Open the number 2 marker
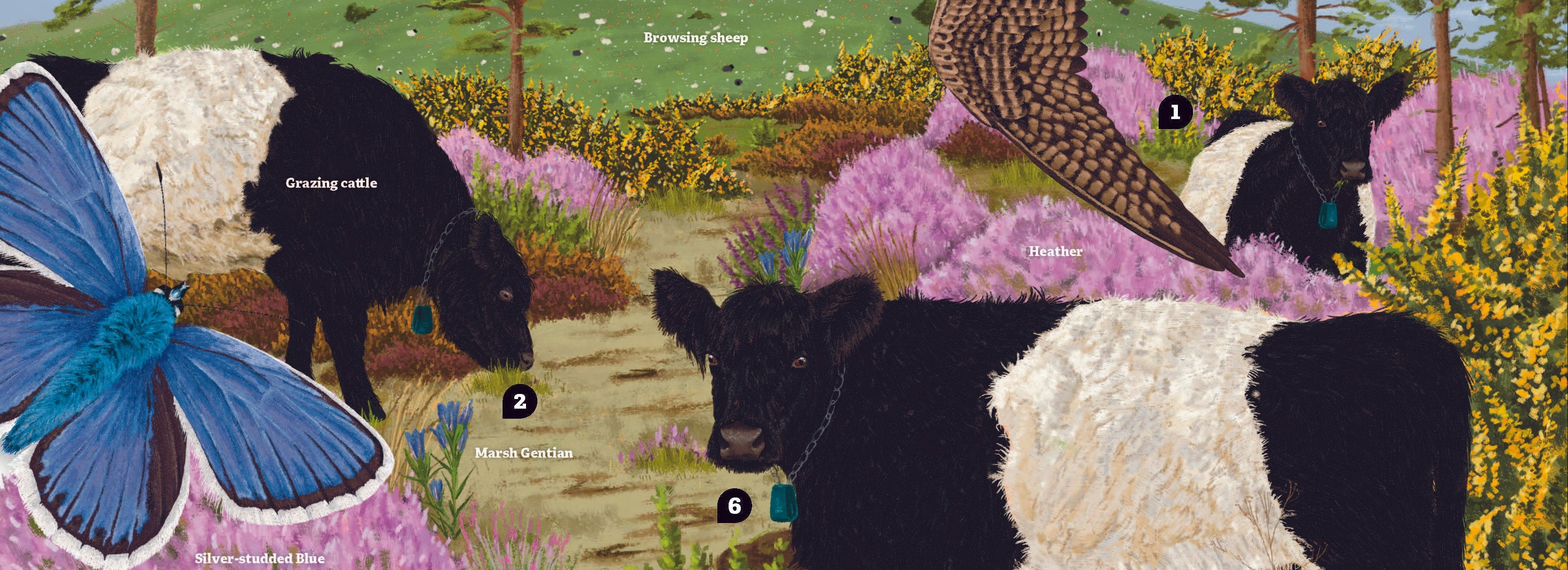The width and height of the screenshot is (1568, 570). [519, 402]
